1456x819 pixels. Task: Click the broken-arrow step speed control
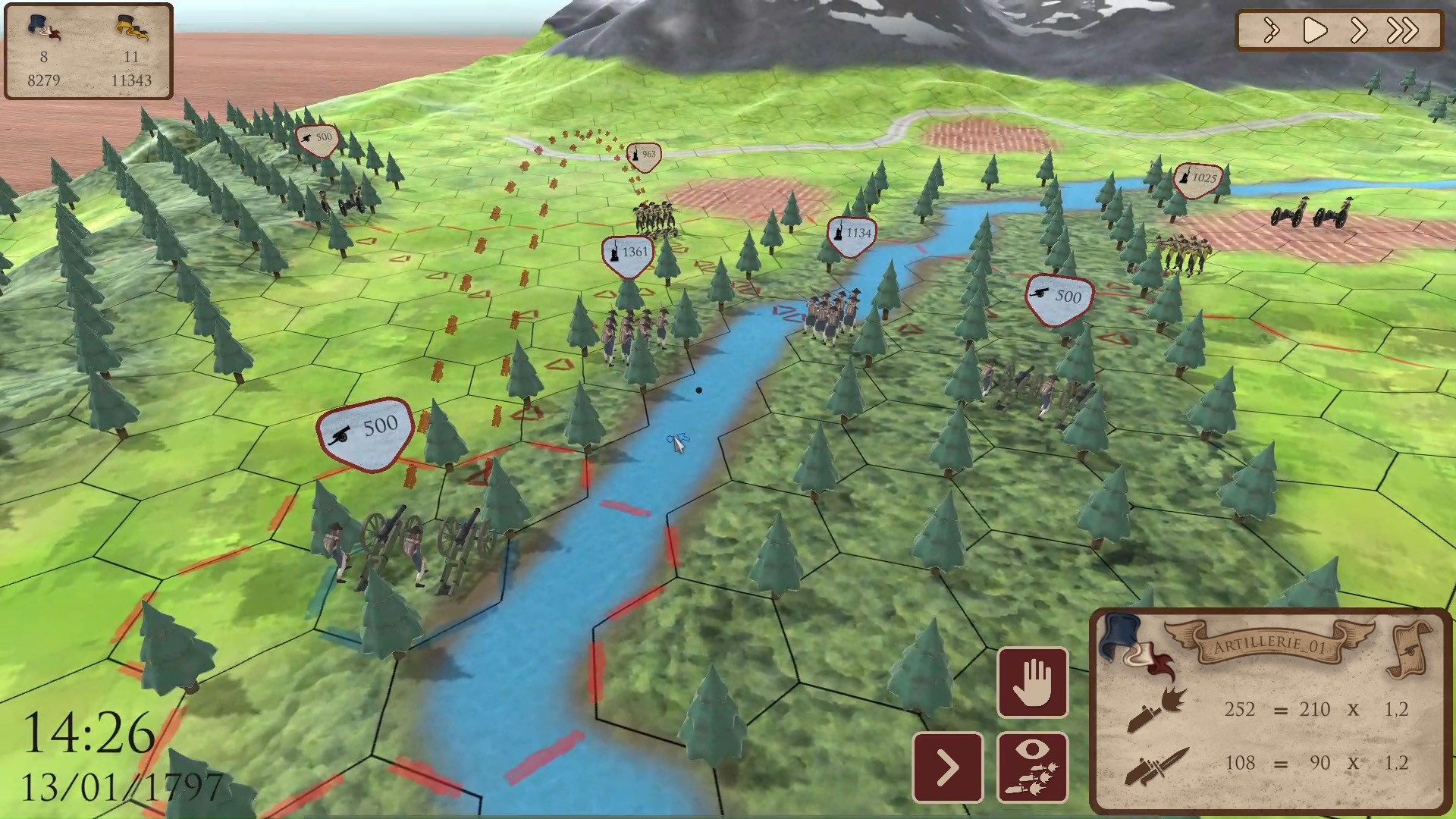1272,31
